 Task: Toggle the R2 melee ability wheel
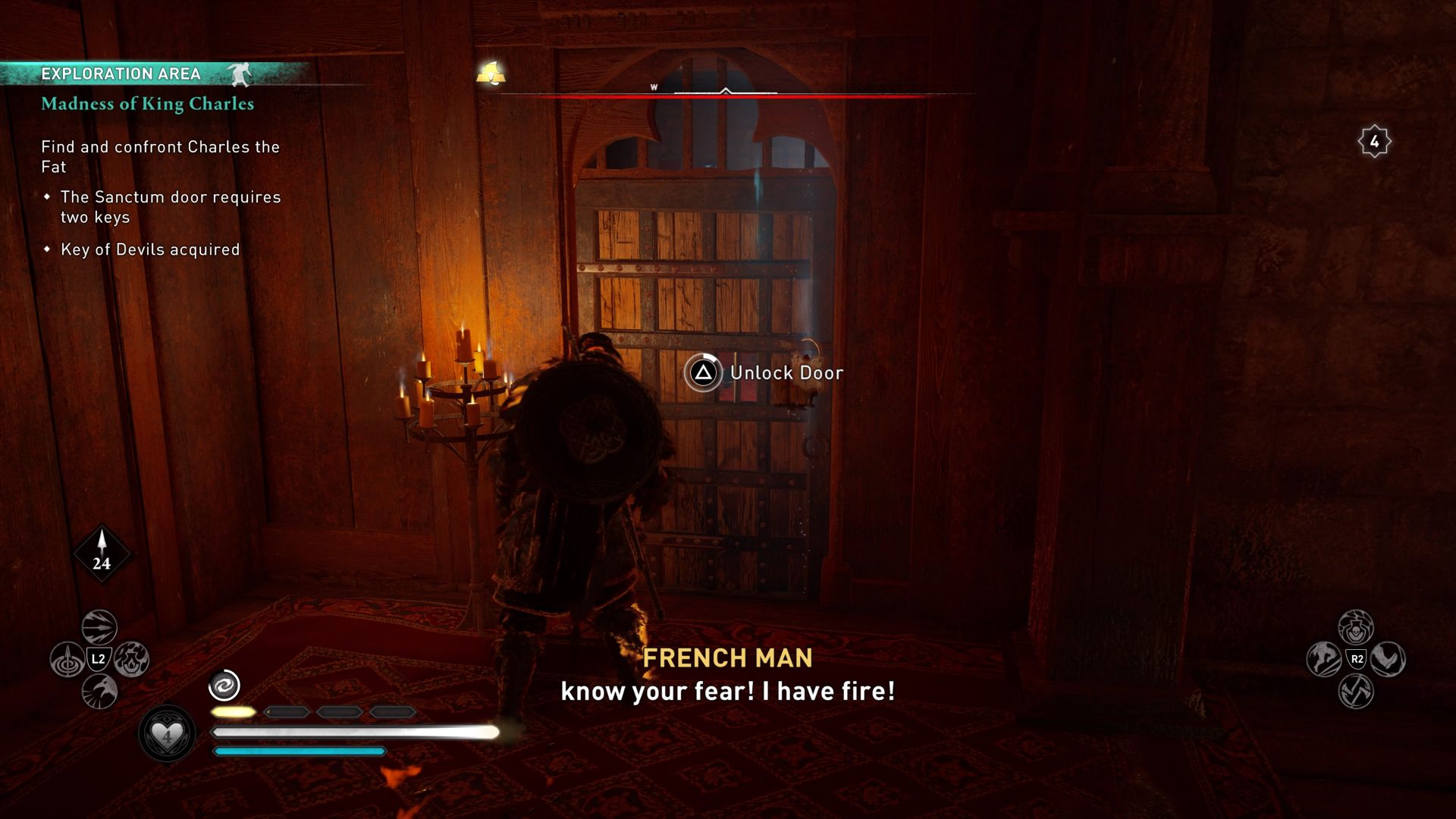tap(1357, 659)
